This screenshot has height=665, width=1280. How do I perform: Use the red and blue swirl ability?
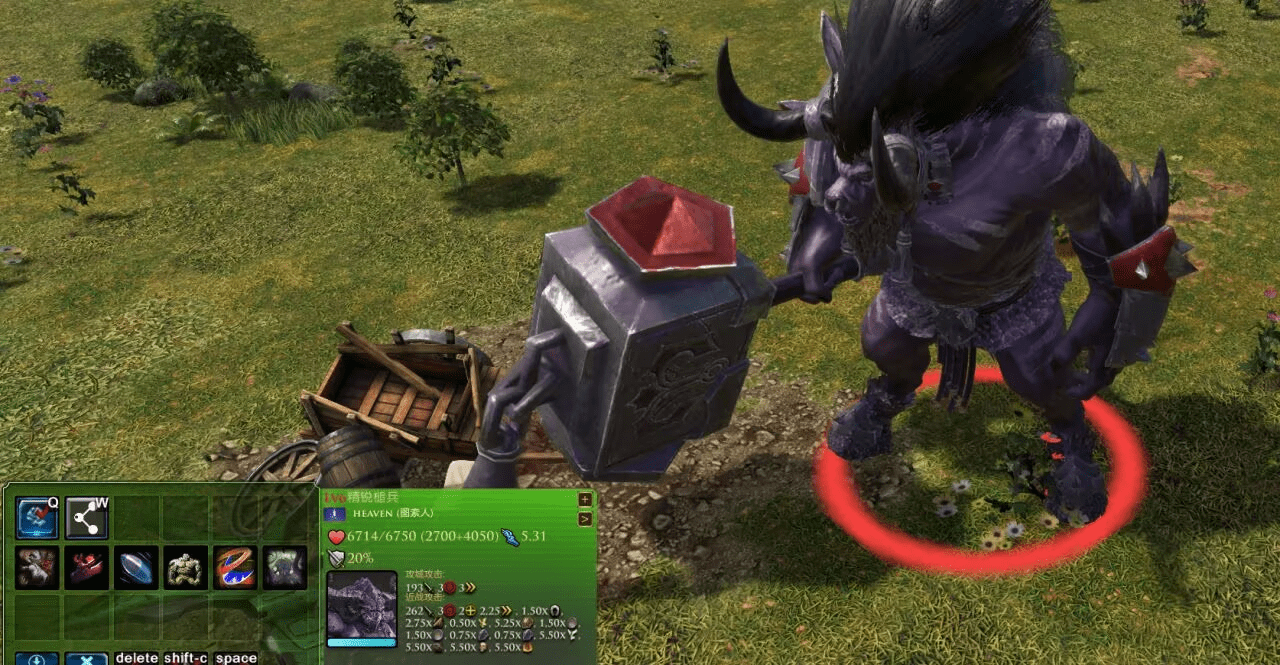pos(235,567)
